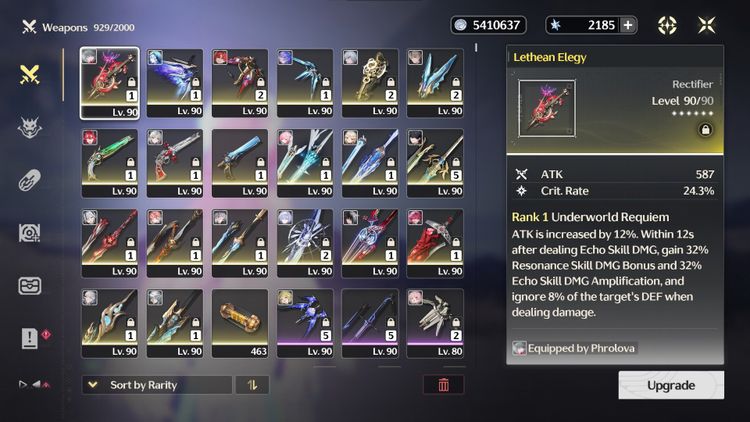Upgrade the Lethean Elegy weapon

pyautogui.click(x=670, y=385)
